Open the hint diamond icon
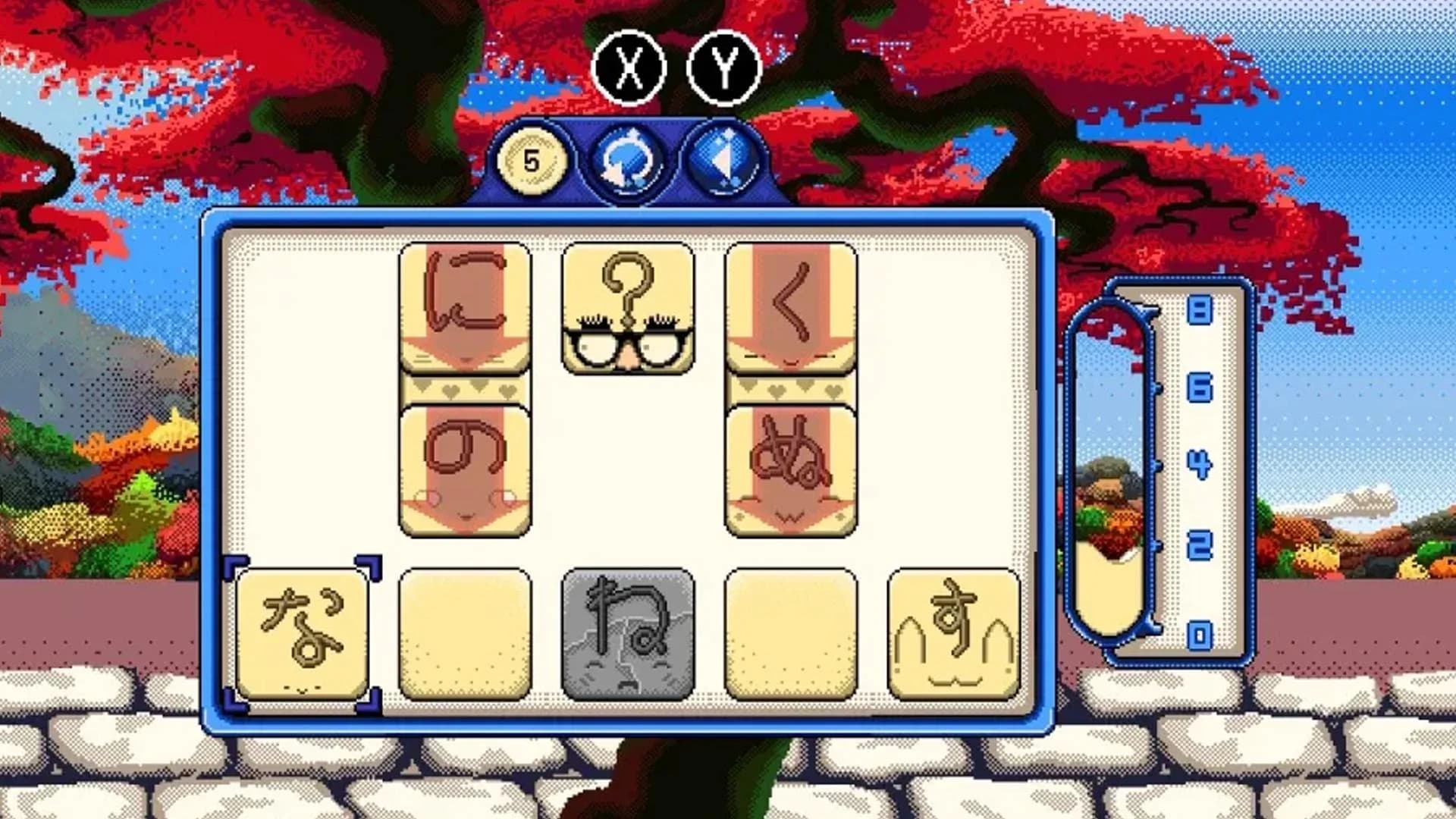Screen dimensions: 1456x819 722,159
